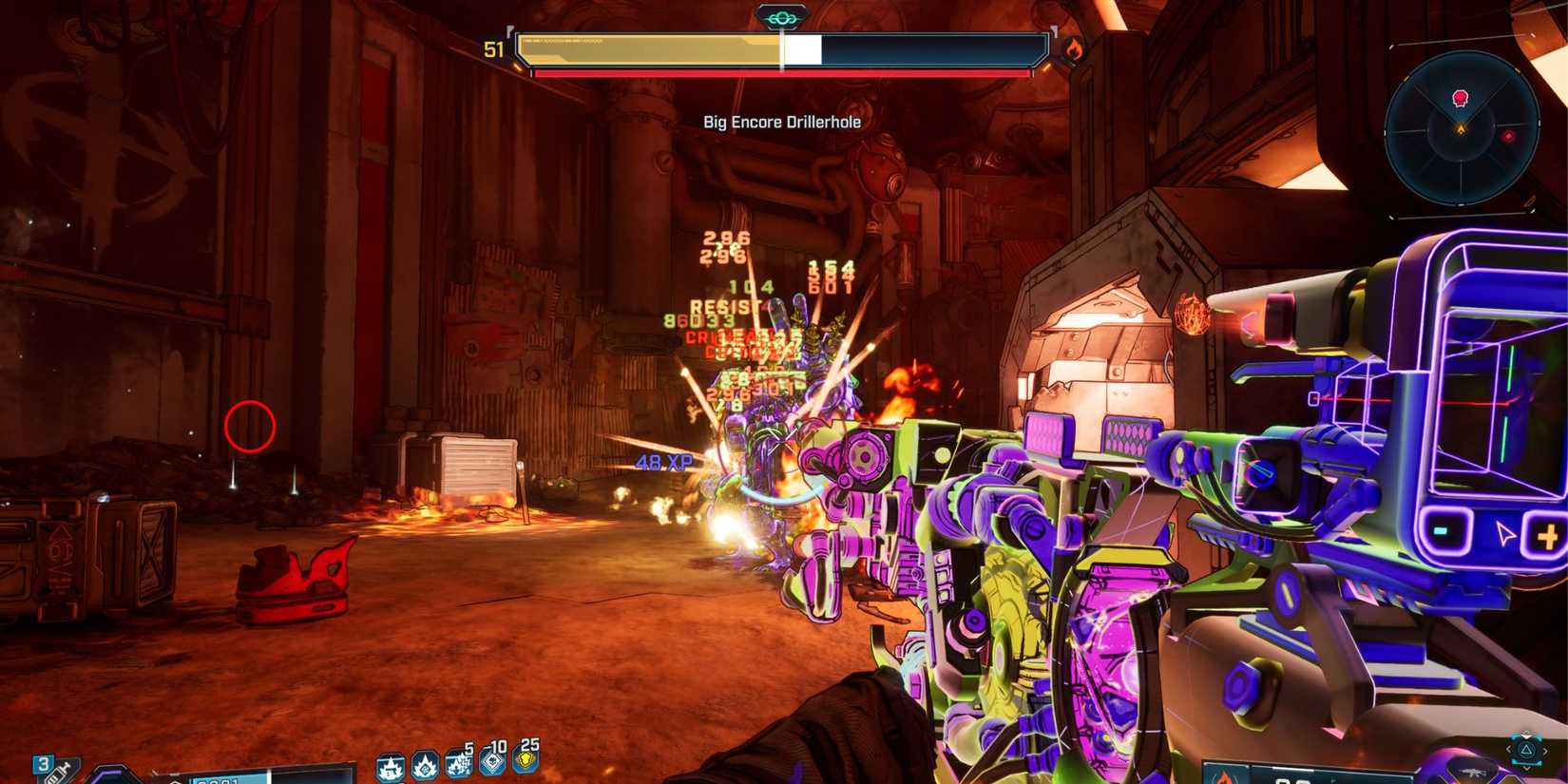Click the downward chevron below the weapon selector

click(1527, 769)
